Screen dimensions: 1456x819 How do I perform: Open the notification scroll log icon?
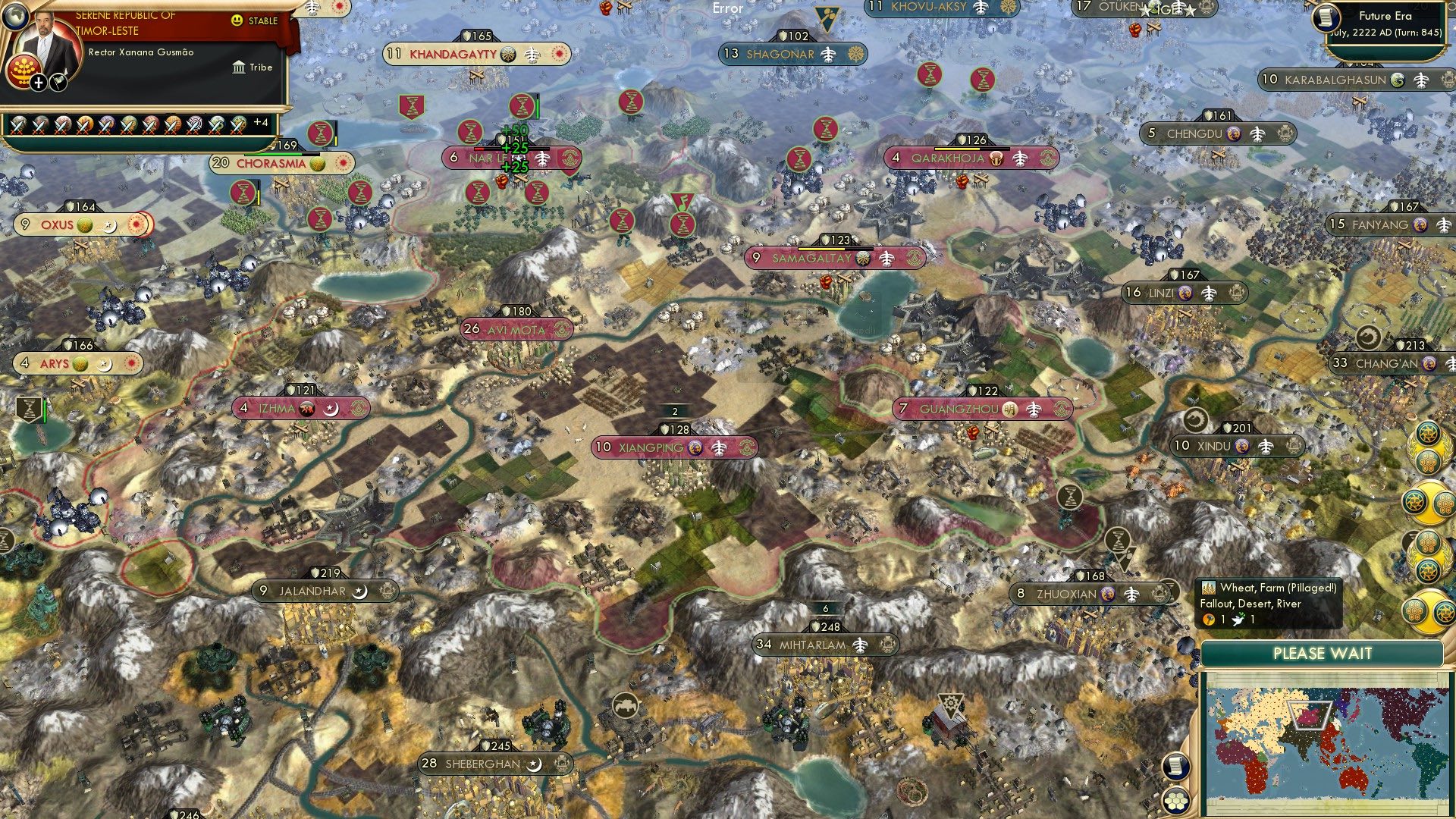tap(1175, 767)
